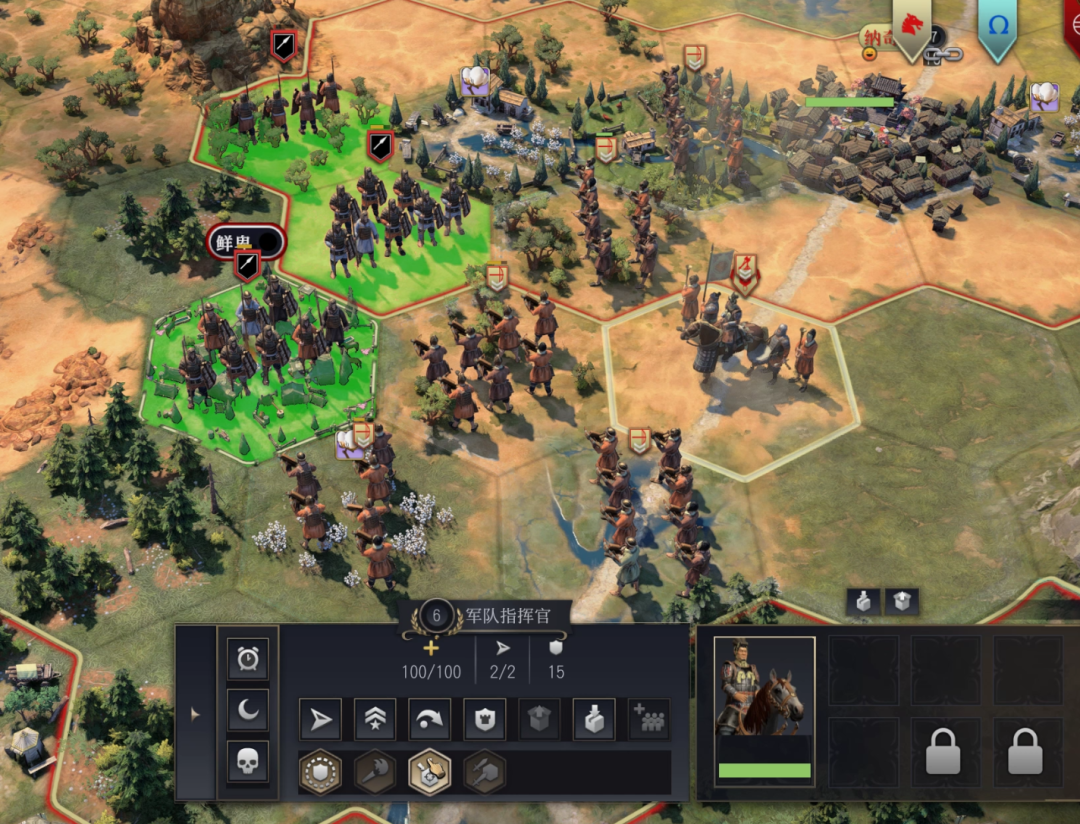Put the army to sleep with the moon button
This screenshot has height=824, width=1080.
point(247,709)
